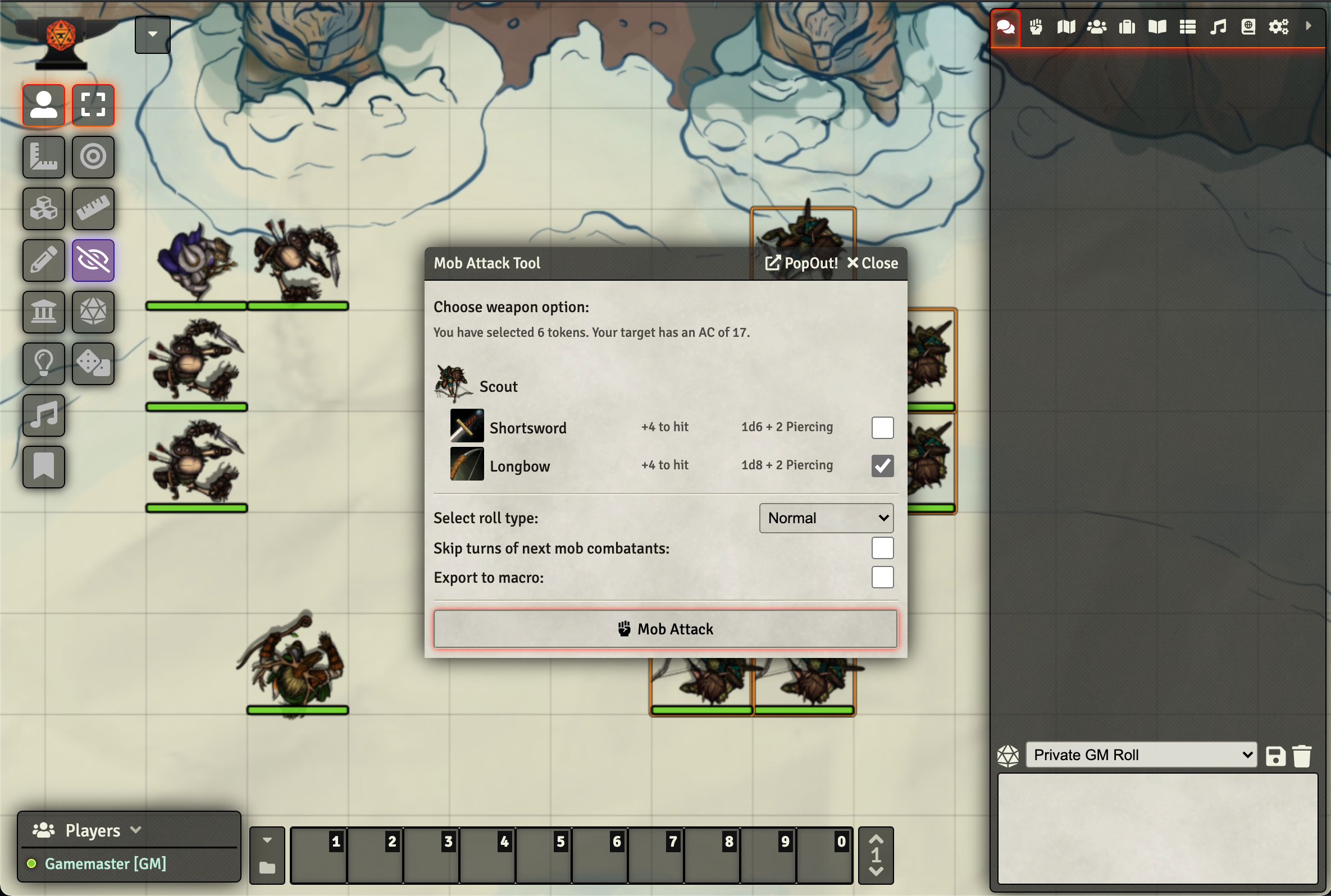Toggle the fog of war reveal tool
Screen dimensions: 1331x896
93,260
